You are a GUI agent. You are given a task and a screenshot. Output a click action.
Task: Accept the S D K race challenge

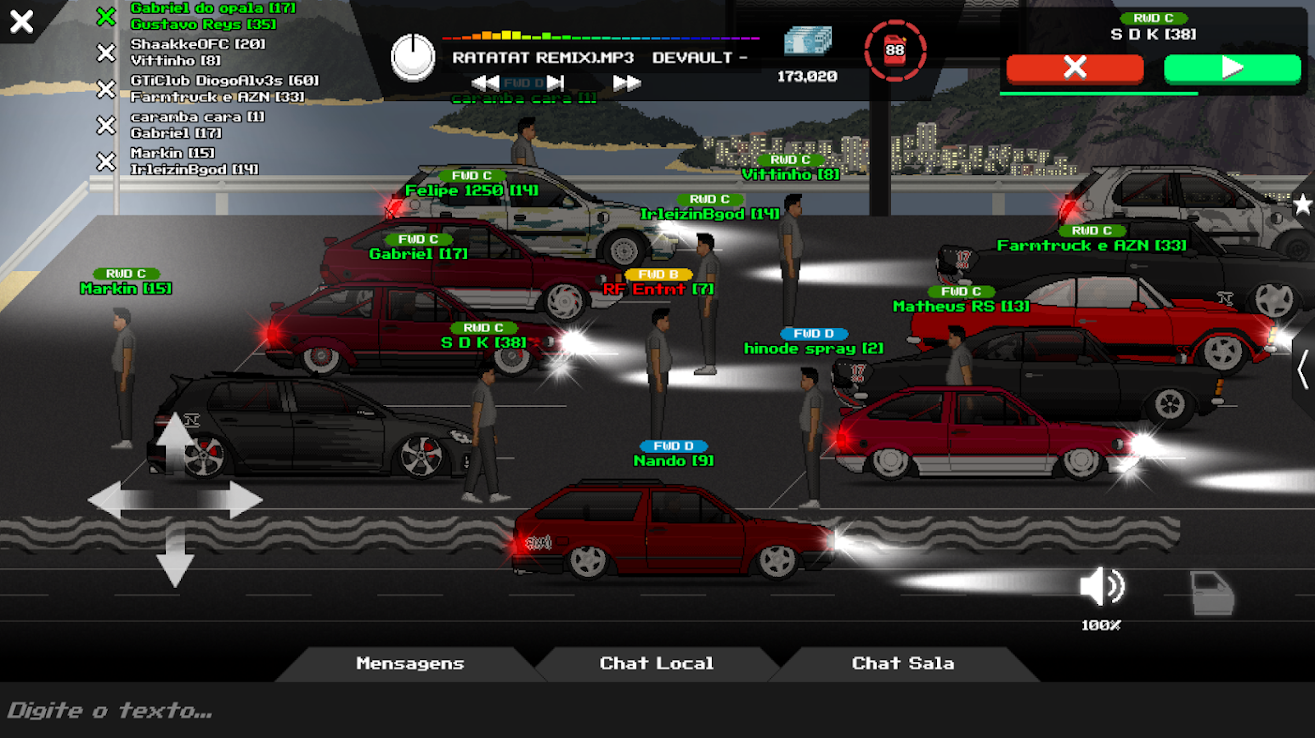(x=1232, y=68)
